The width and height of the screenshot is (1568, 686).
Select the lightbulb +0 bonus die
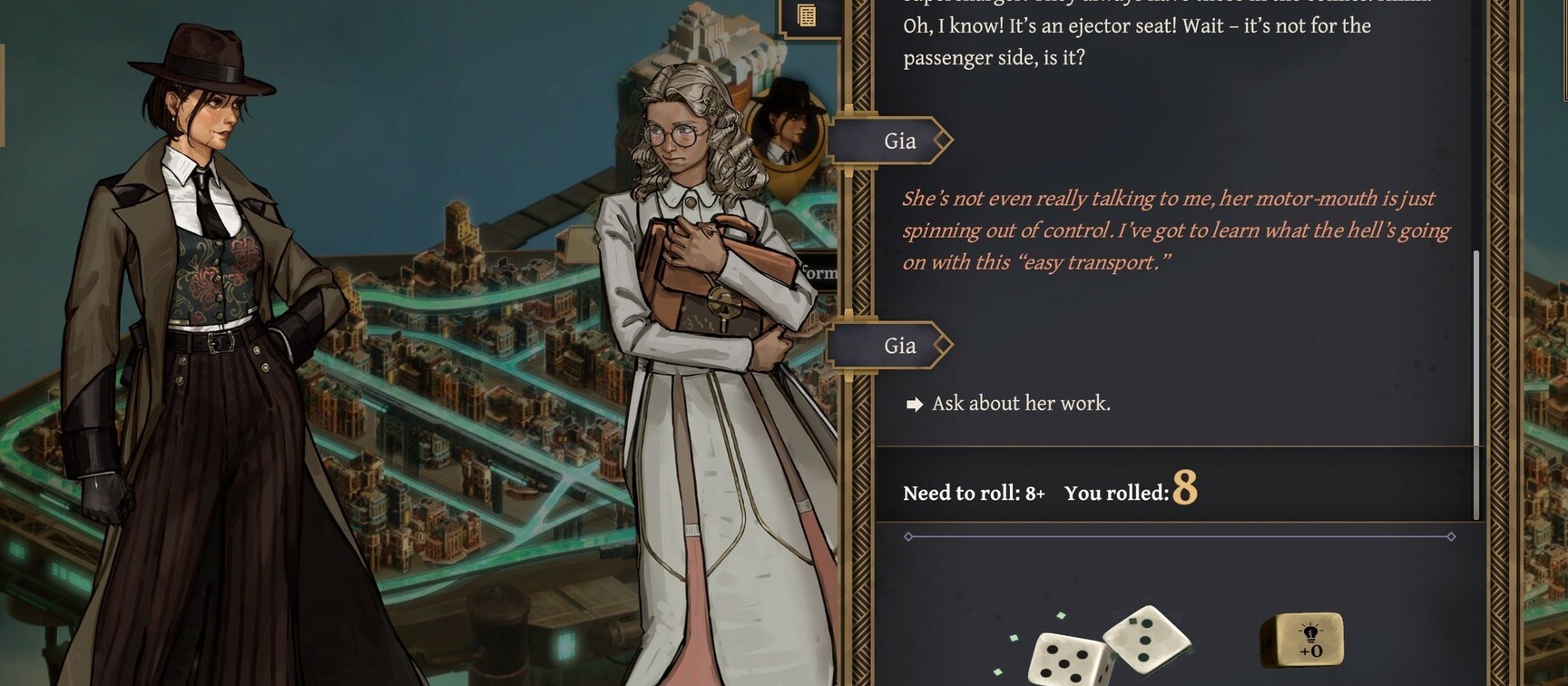point(1302,641)
